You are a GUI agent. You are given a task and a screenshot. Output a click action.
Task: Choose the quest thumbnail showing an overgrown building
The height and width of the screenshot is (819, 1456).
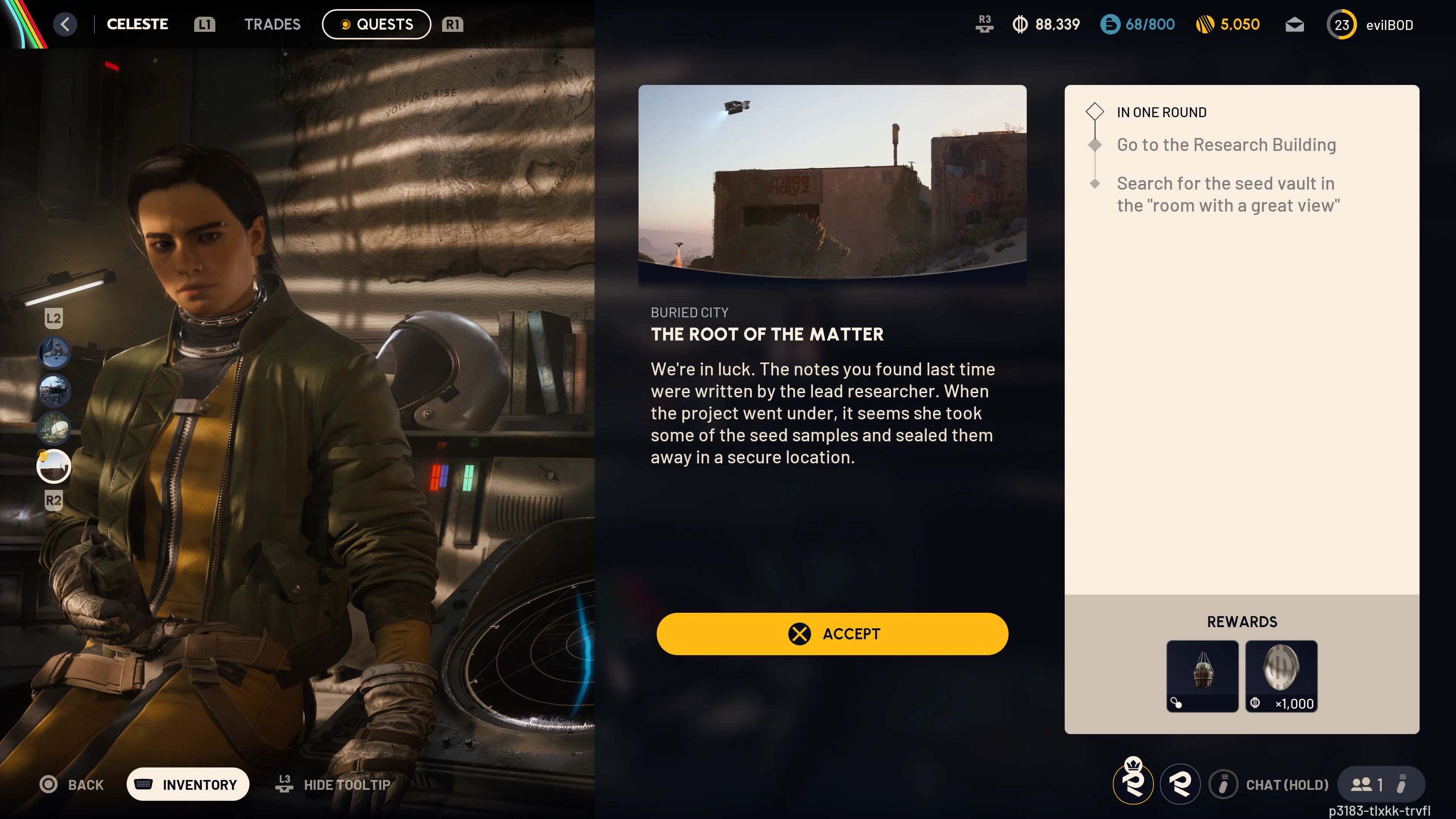[54, 391]
